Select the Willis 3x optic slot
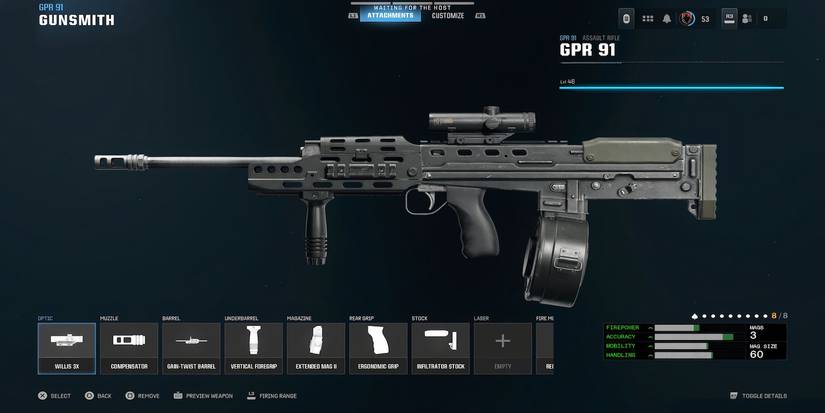Viewport: 825px width, 413px height. tap(67, 348)
